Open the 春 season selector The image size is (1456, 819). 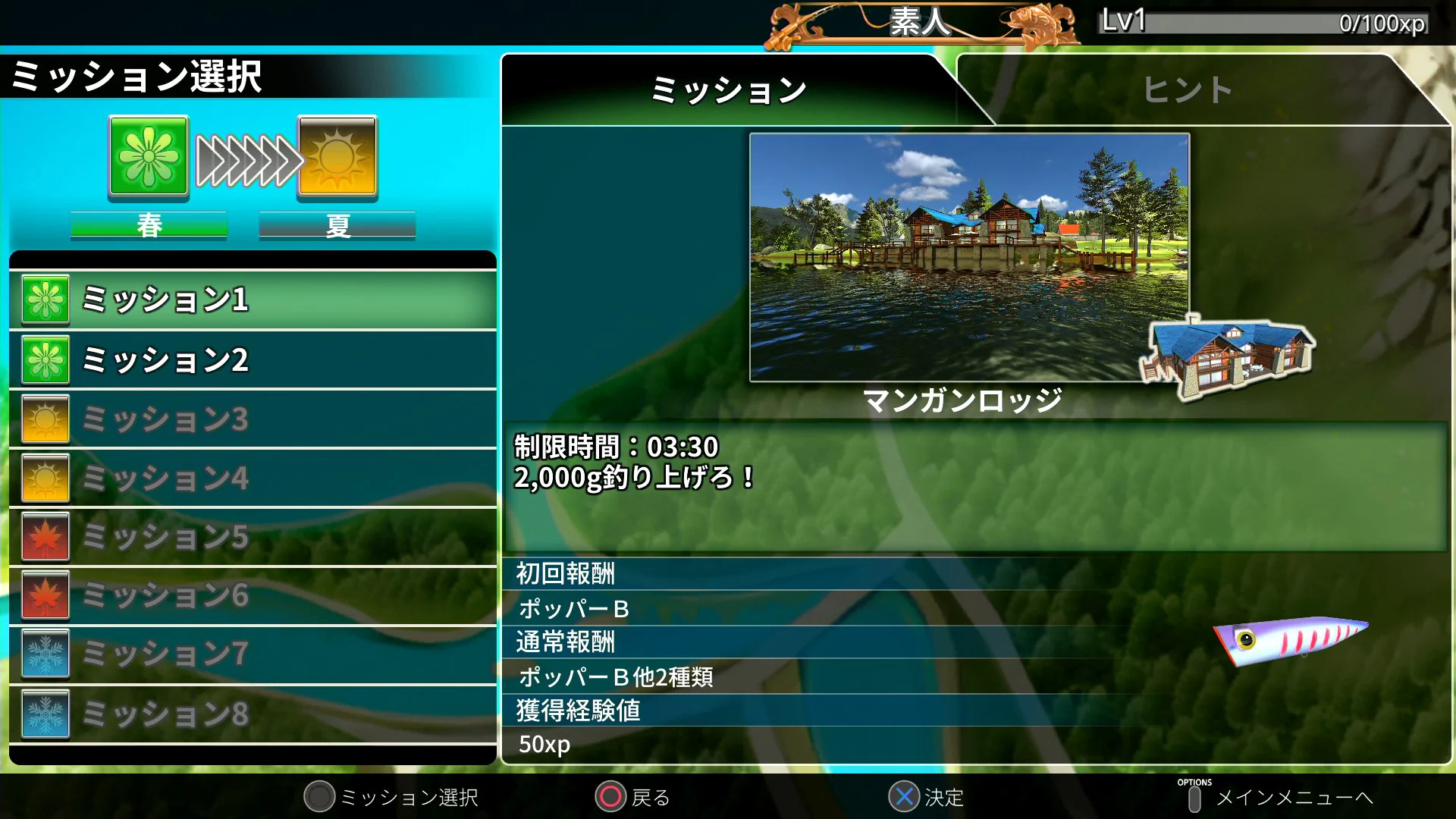click(x=149, y=224)
